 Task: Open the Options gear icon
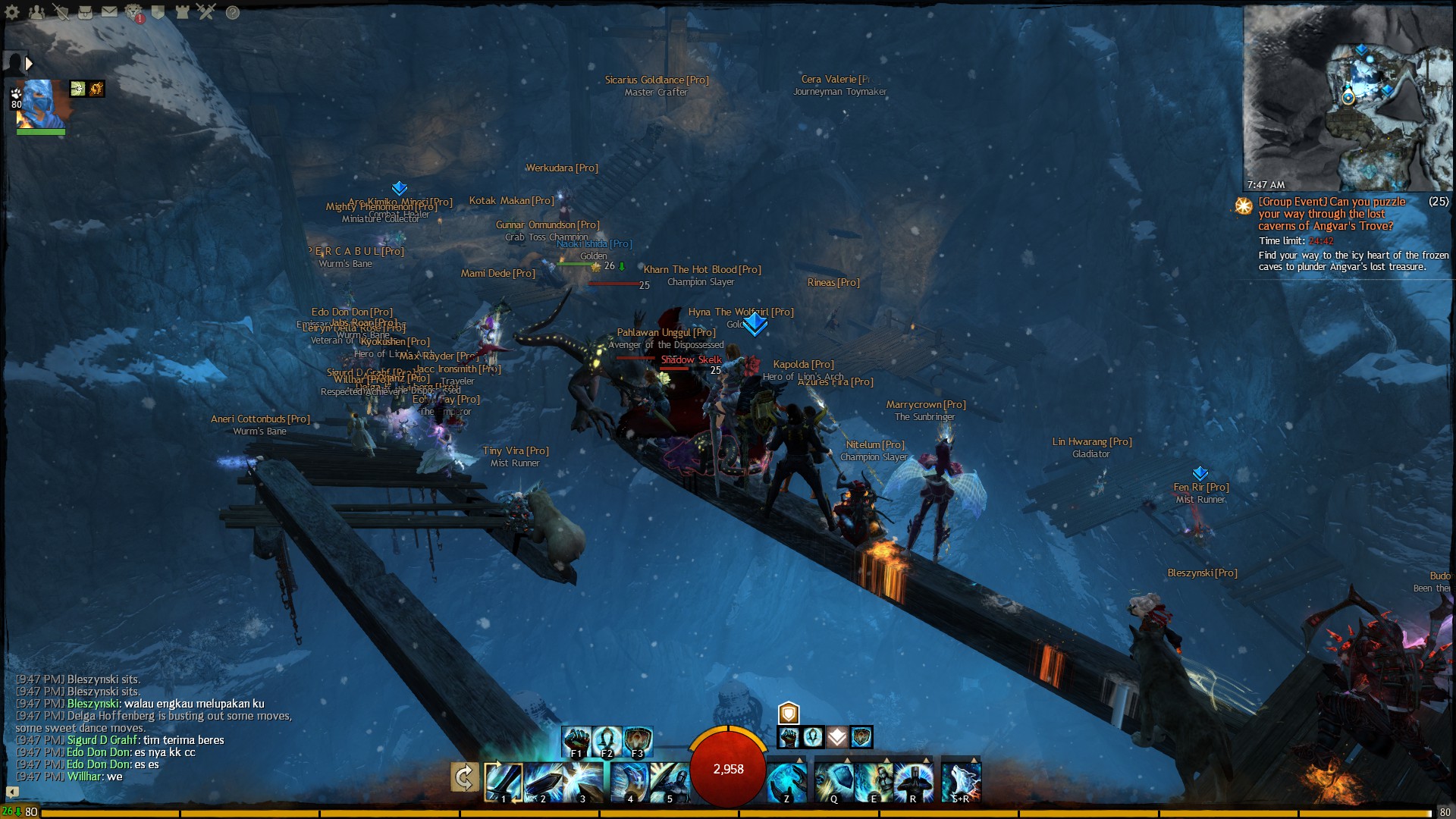click(11, 11)
